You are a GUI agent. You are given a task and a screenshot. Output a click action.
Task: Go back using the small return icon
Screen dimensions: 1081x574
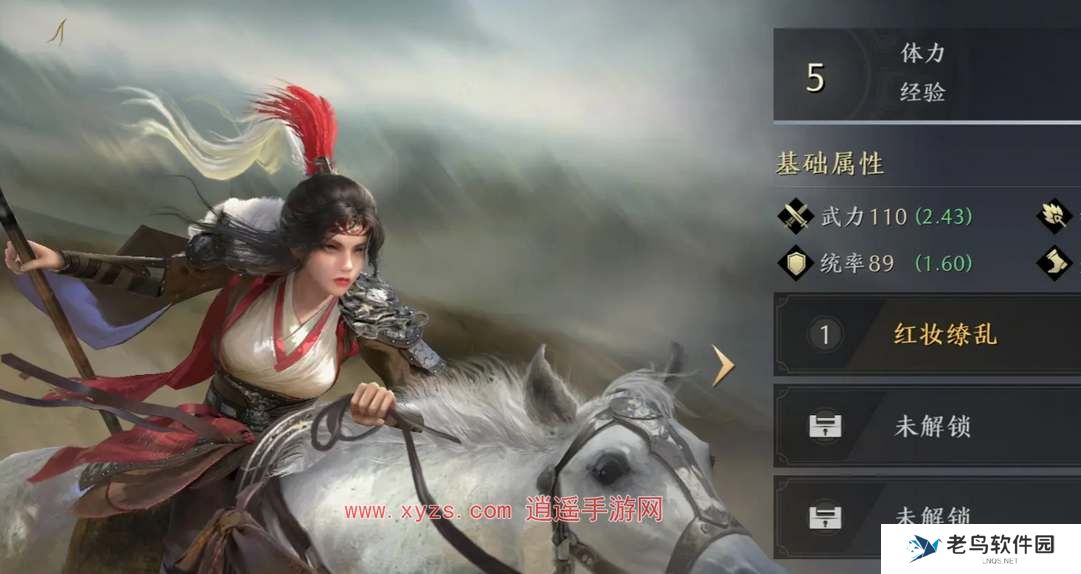(57, 32)
